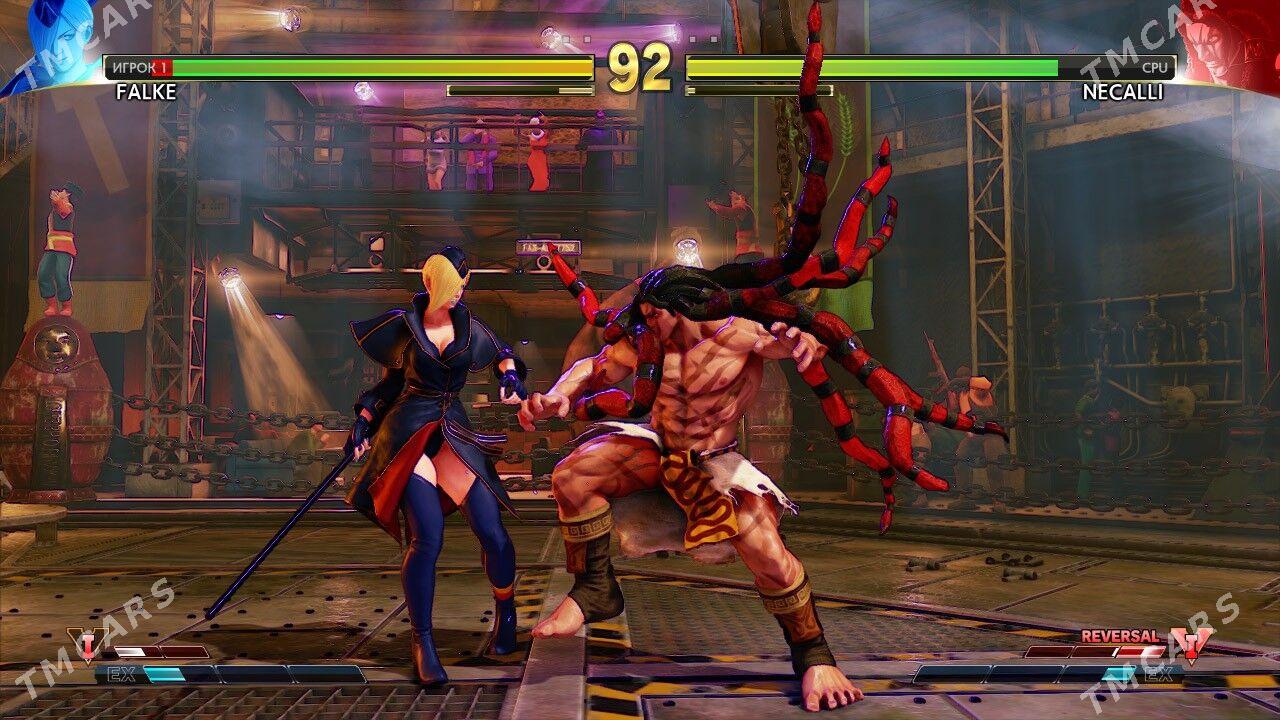The width and height of the screenshot is (1280, 720).
Task: Select the NECALLI name label
Action: click(x=1122, y=93)
